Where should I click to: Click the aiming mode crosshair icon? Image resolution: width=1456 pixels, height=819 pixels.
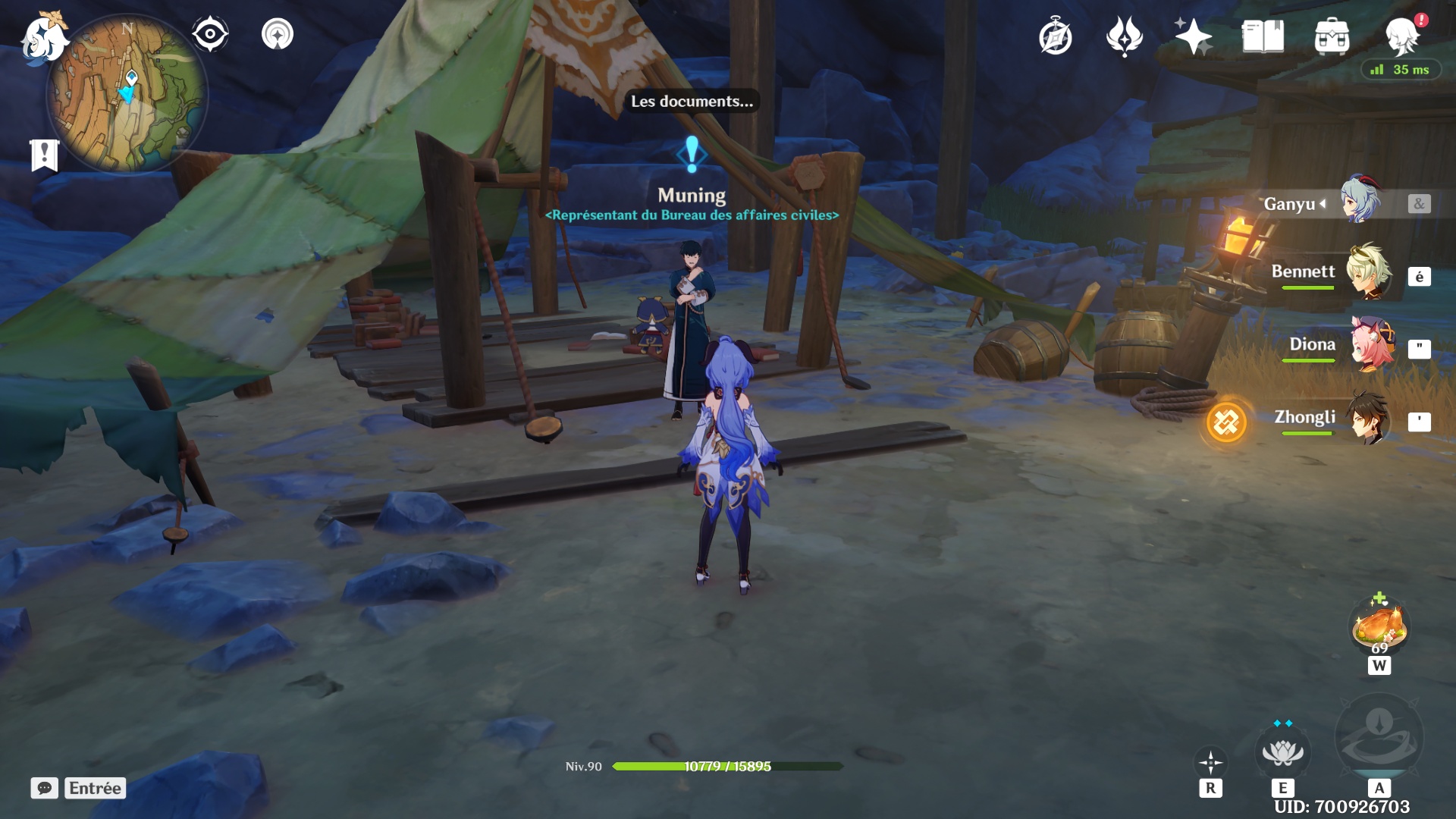point(1210,762)
